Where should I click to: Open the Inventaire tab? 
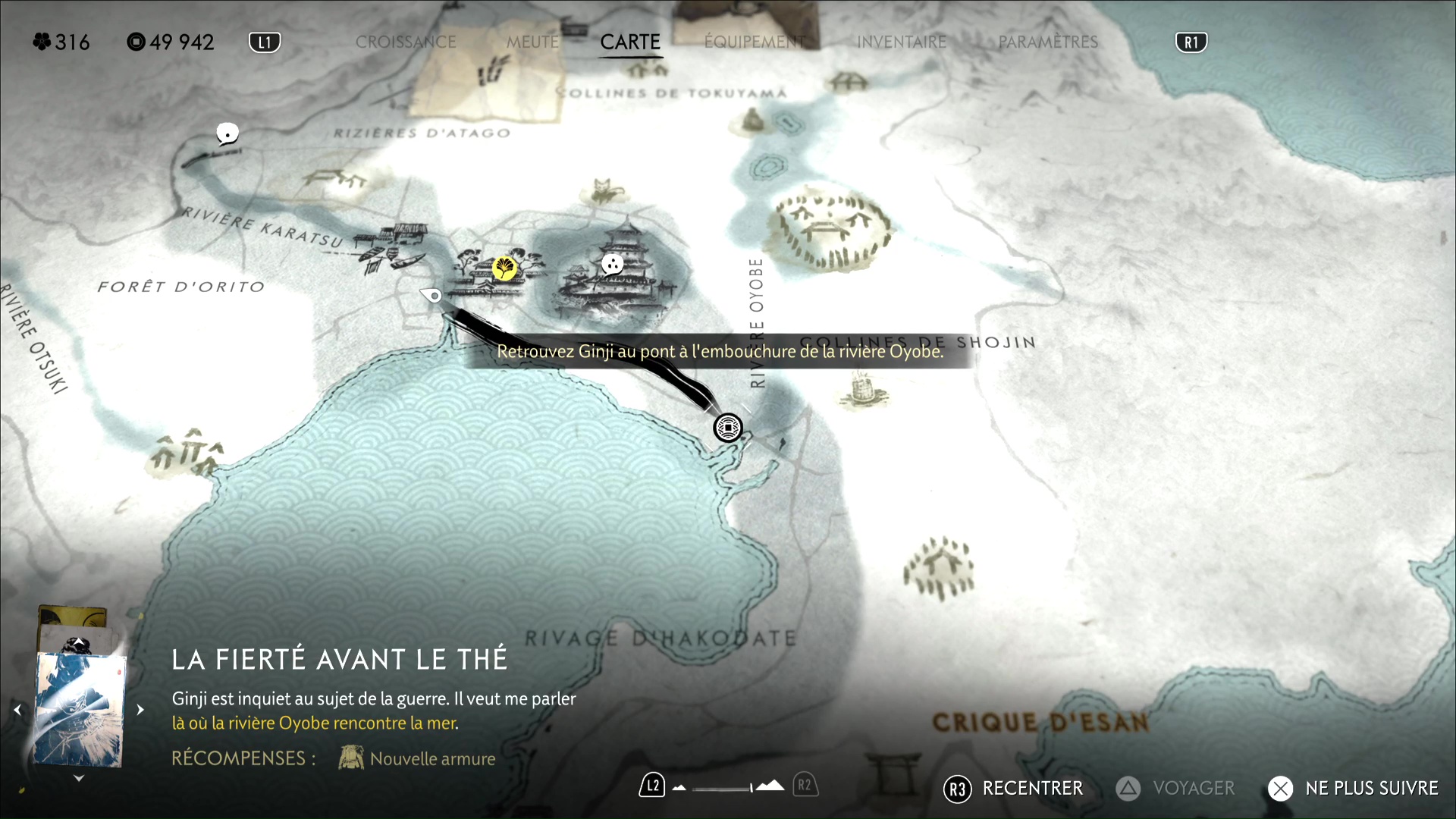(902, 42)
